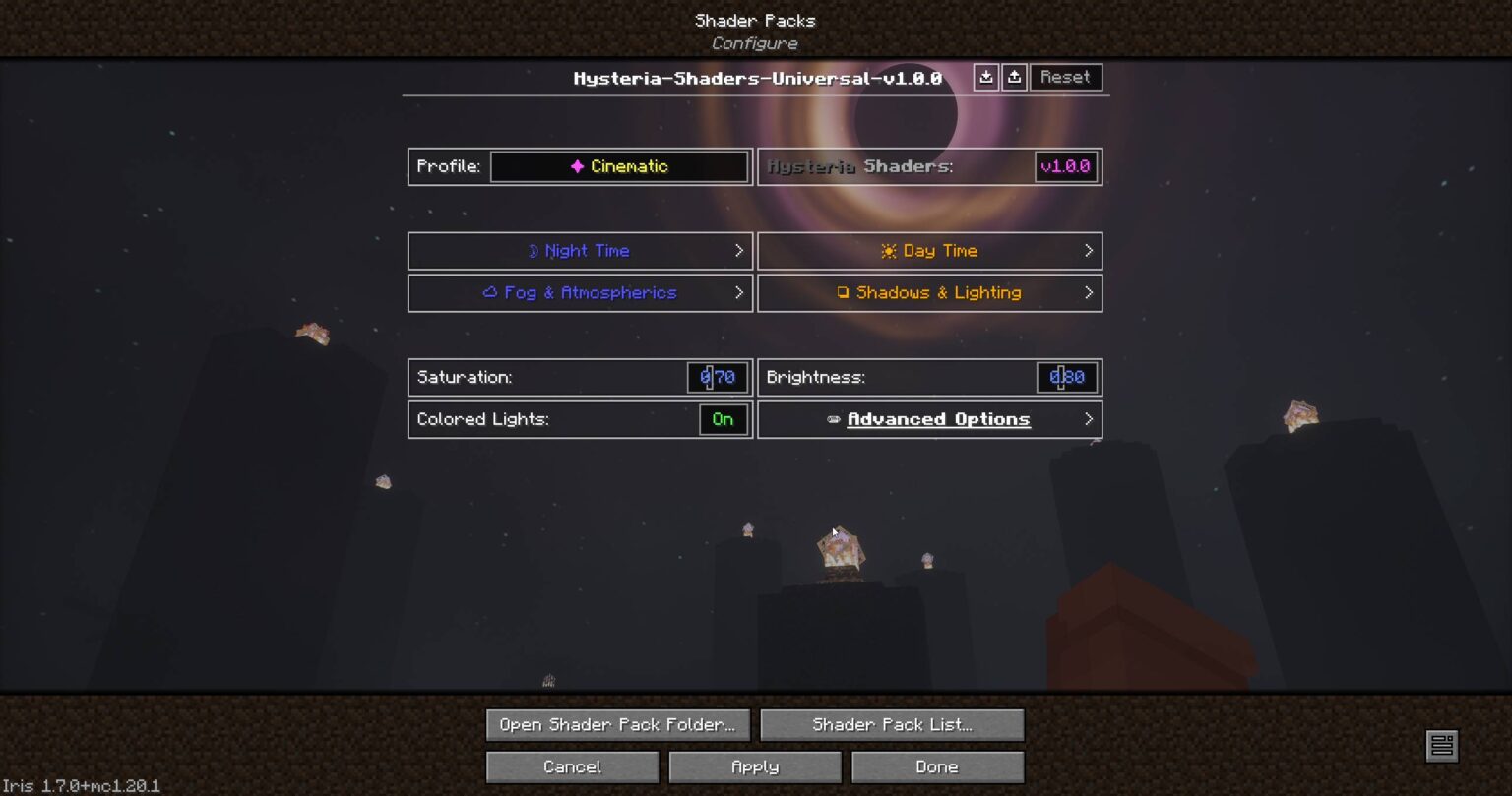Apply the shader settings

coord(754,766)
